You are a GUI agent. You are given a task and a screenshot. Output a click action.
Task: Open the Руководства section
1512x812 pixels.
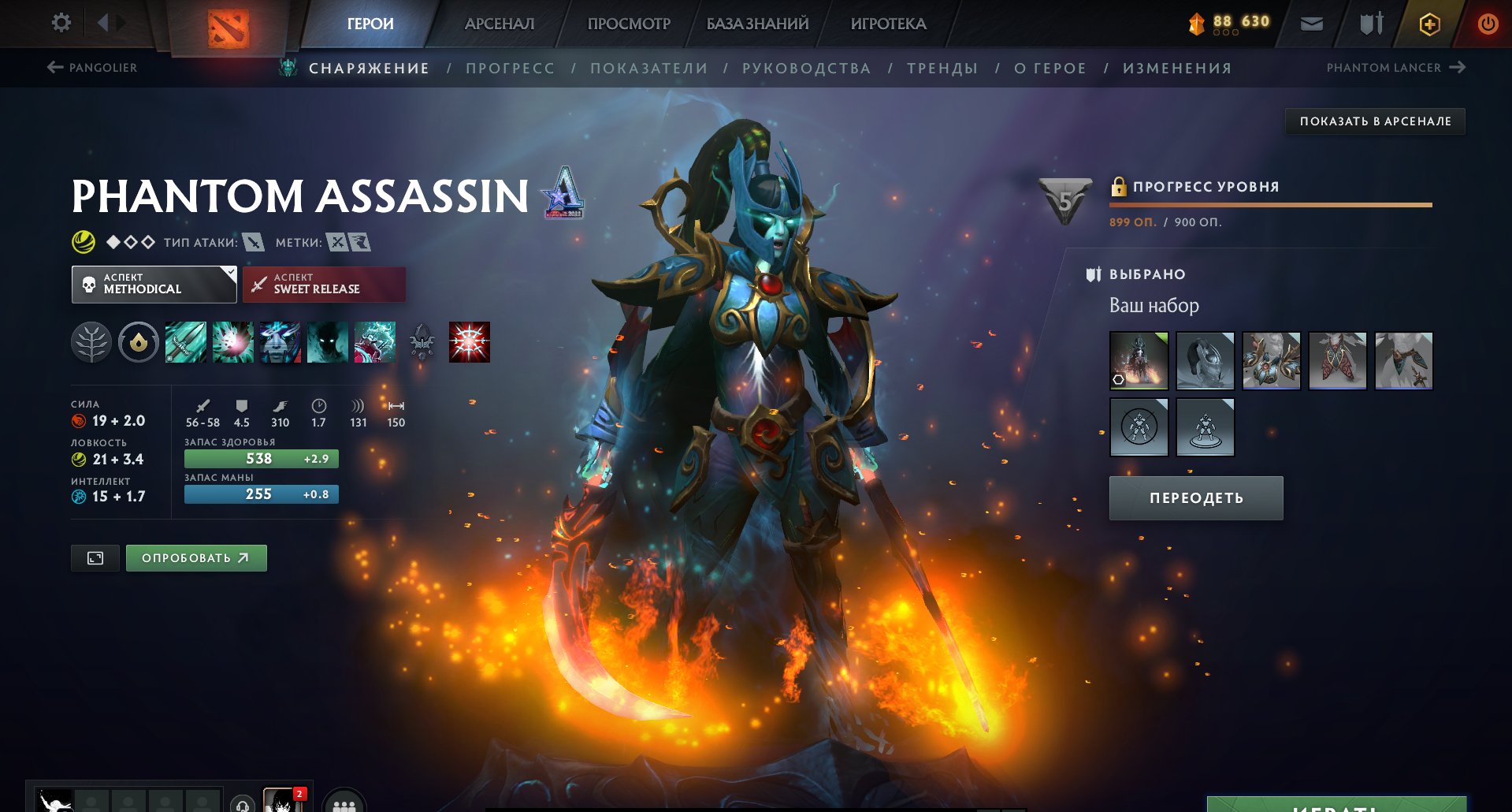tap(806, 69)
